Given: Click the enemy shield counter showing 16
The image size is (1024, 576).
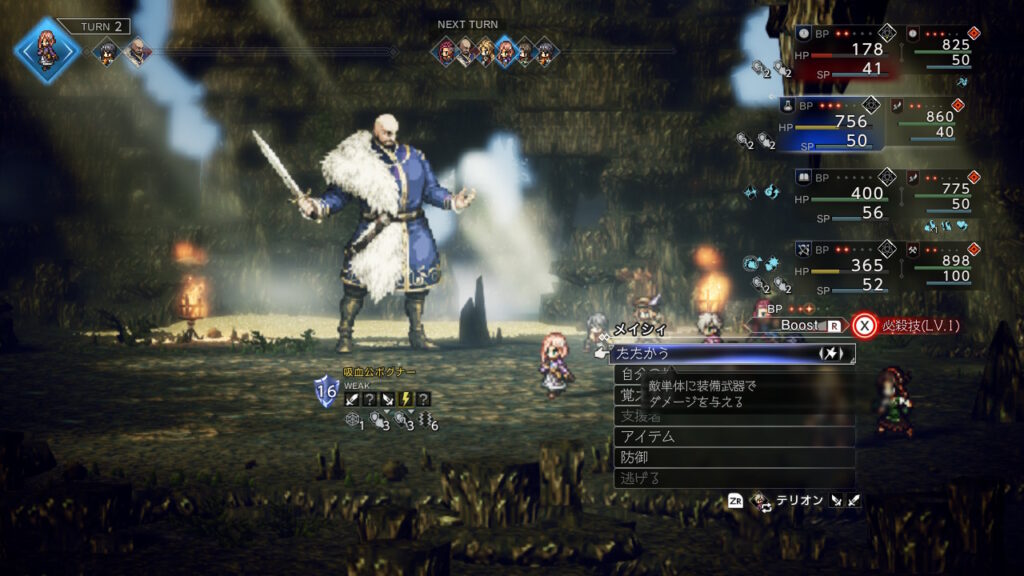Looking at the screenshot, I should coord(327,392).
